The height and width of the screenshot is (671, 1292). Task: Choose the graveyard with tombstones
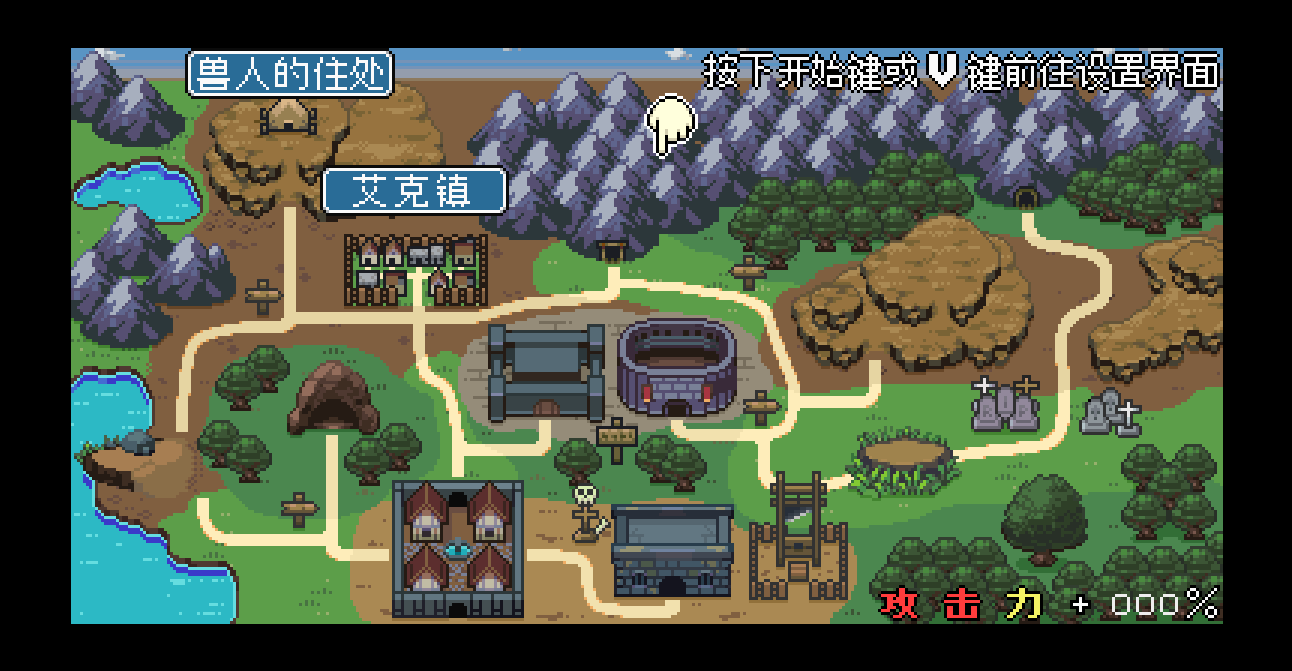[1005, 405]
